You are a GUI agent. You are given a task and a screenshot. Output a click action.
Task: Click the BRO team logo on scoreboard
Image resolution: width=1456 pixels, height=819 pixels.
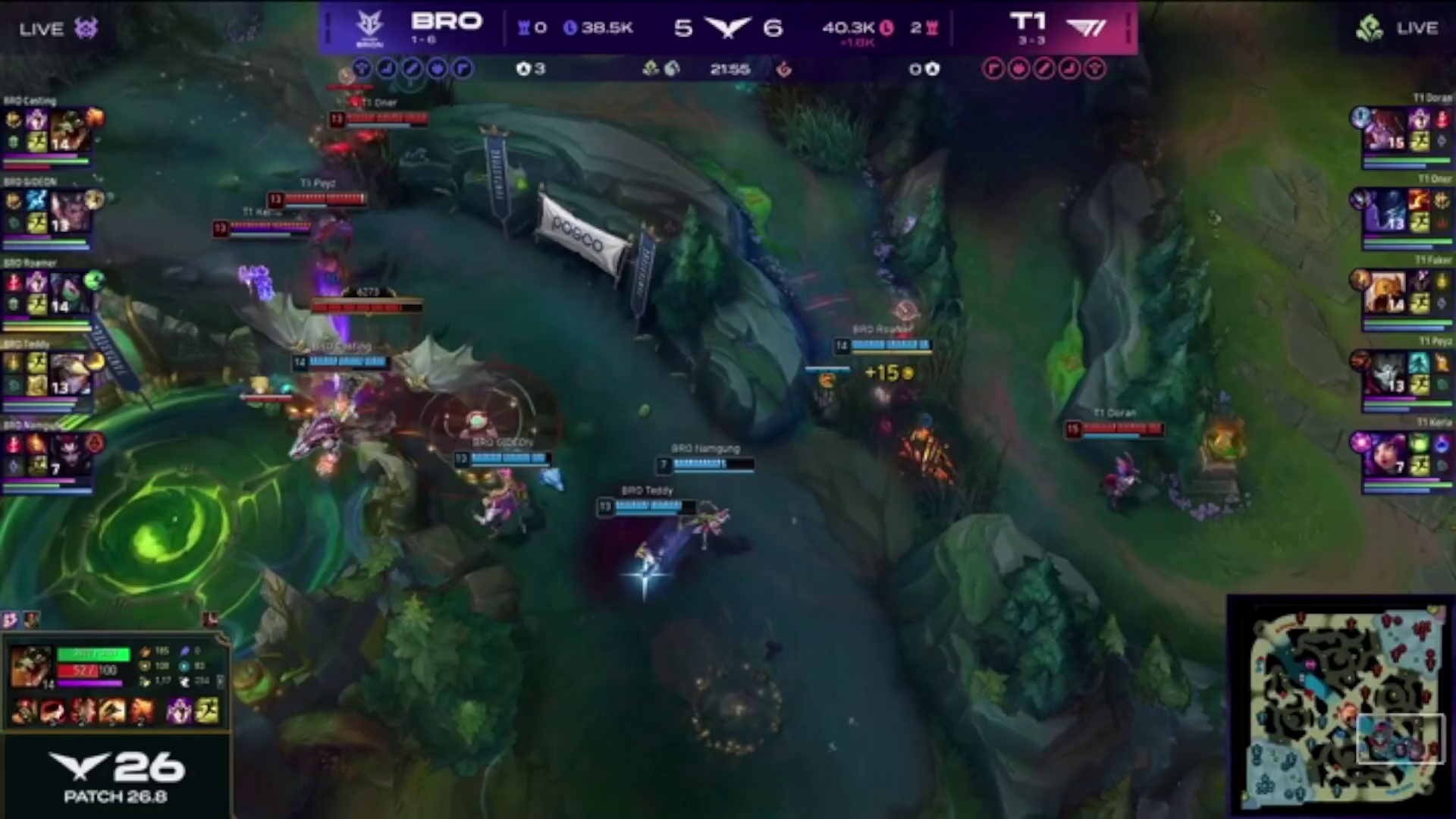[x=370, y=28]
